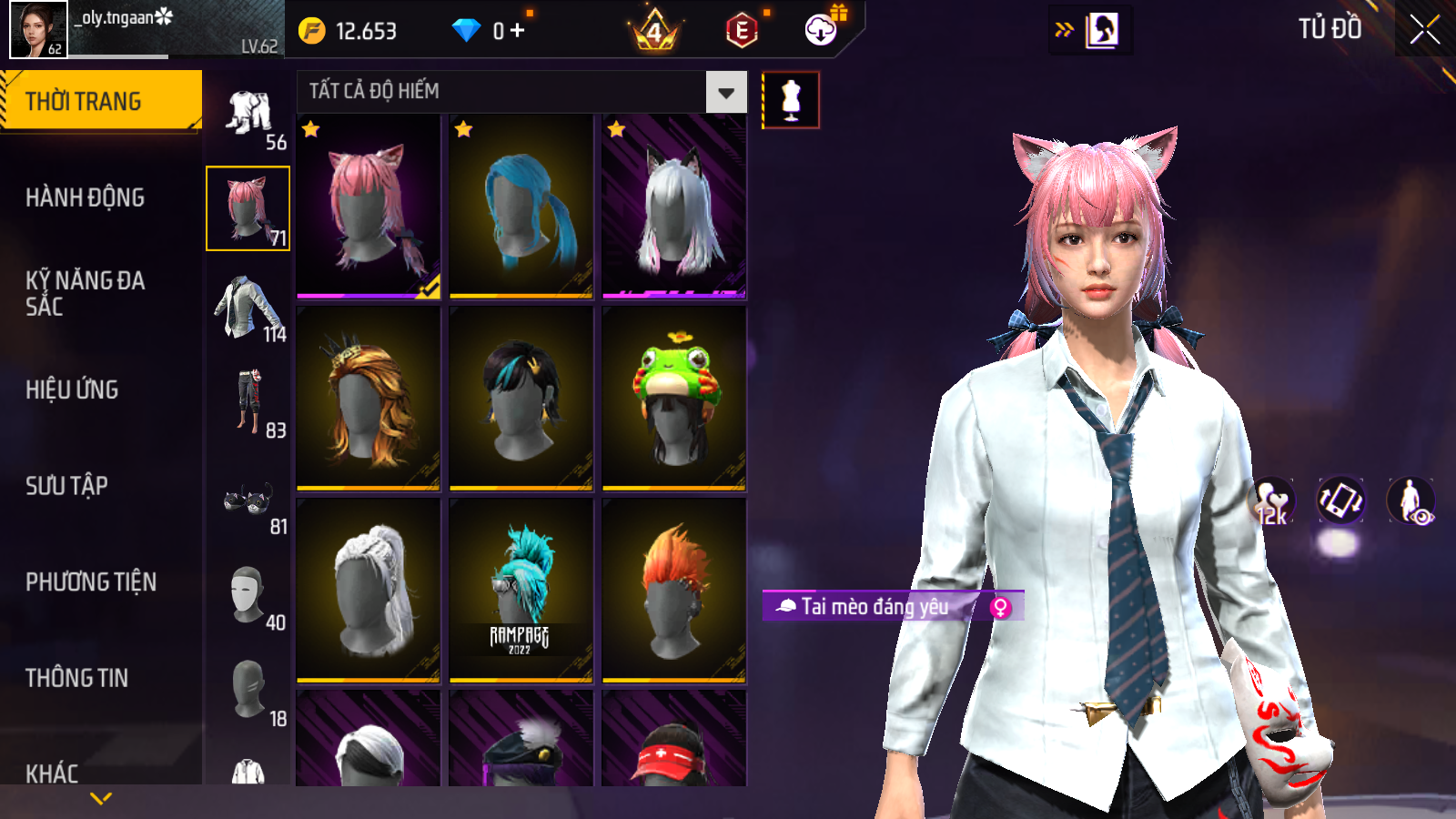
Task: Open the Hiệu Ứng section
Action: click(x=72, y=389)
